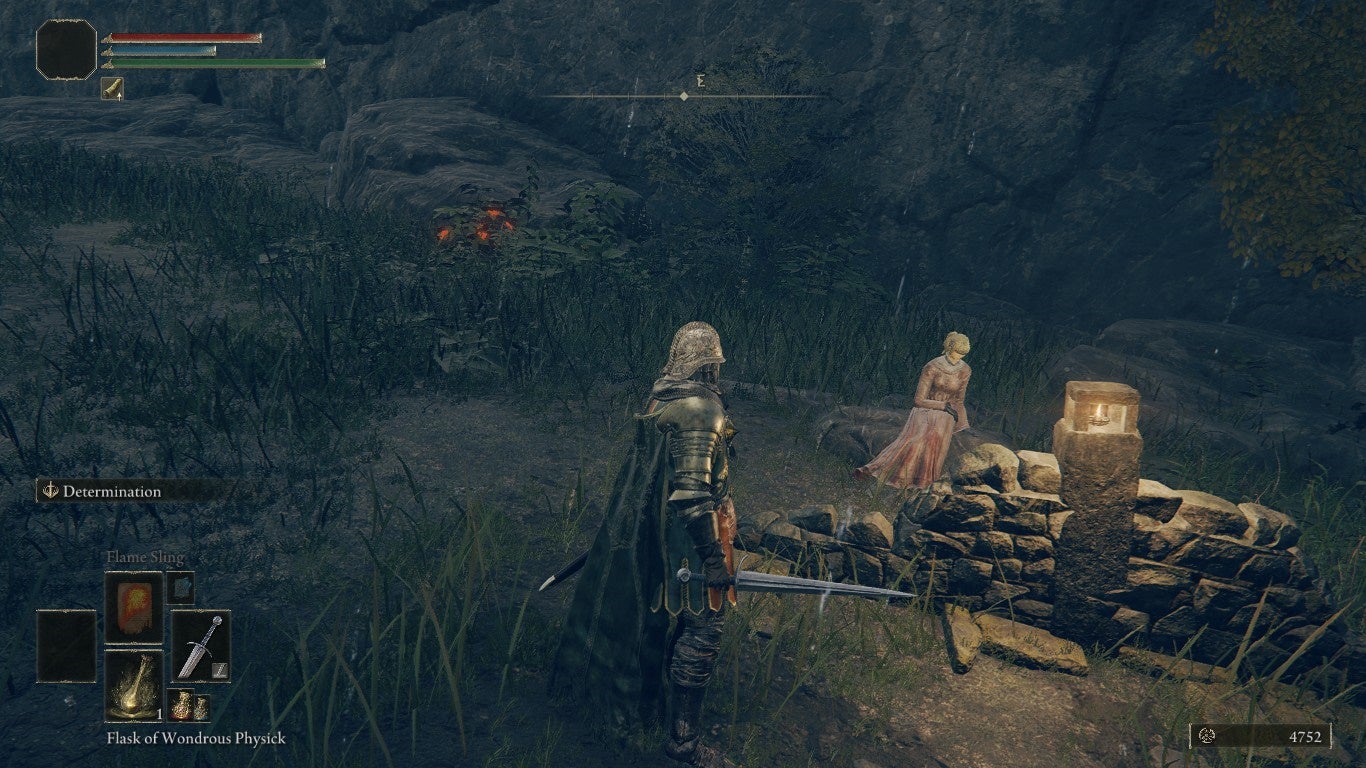1366x768 pixels.
Task: Click the Determination skill banner text
Action: [112, 491]
